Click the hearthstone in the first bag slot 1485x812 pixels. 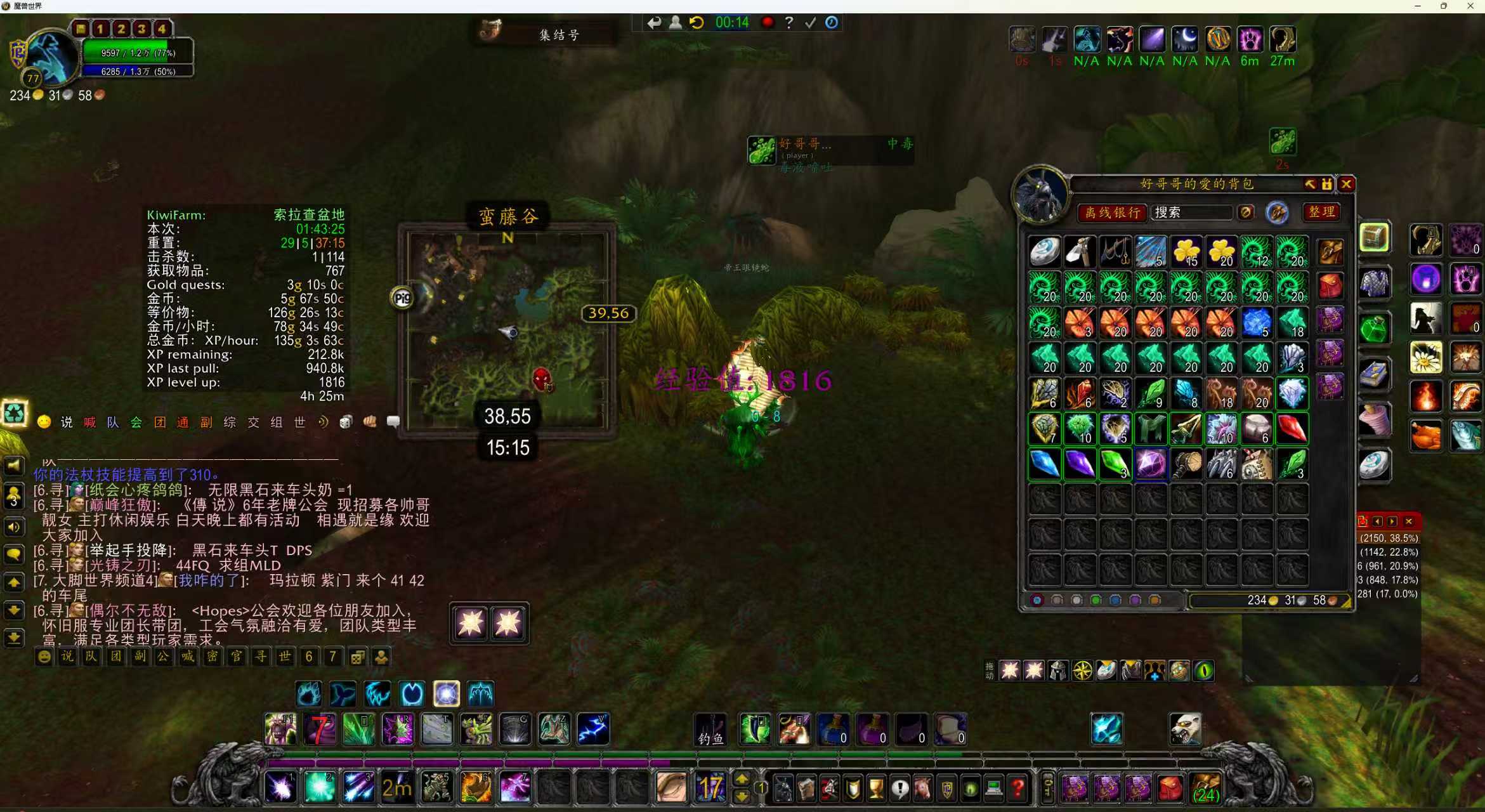pos(1044,252)
